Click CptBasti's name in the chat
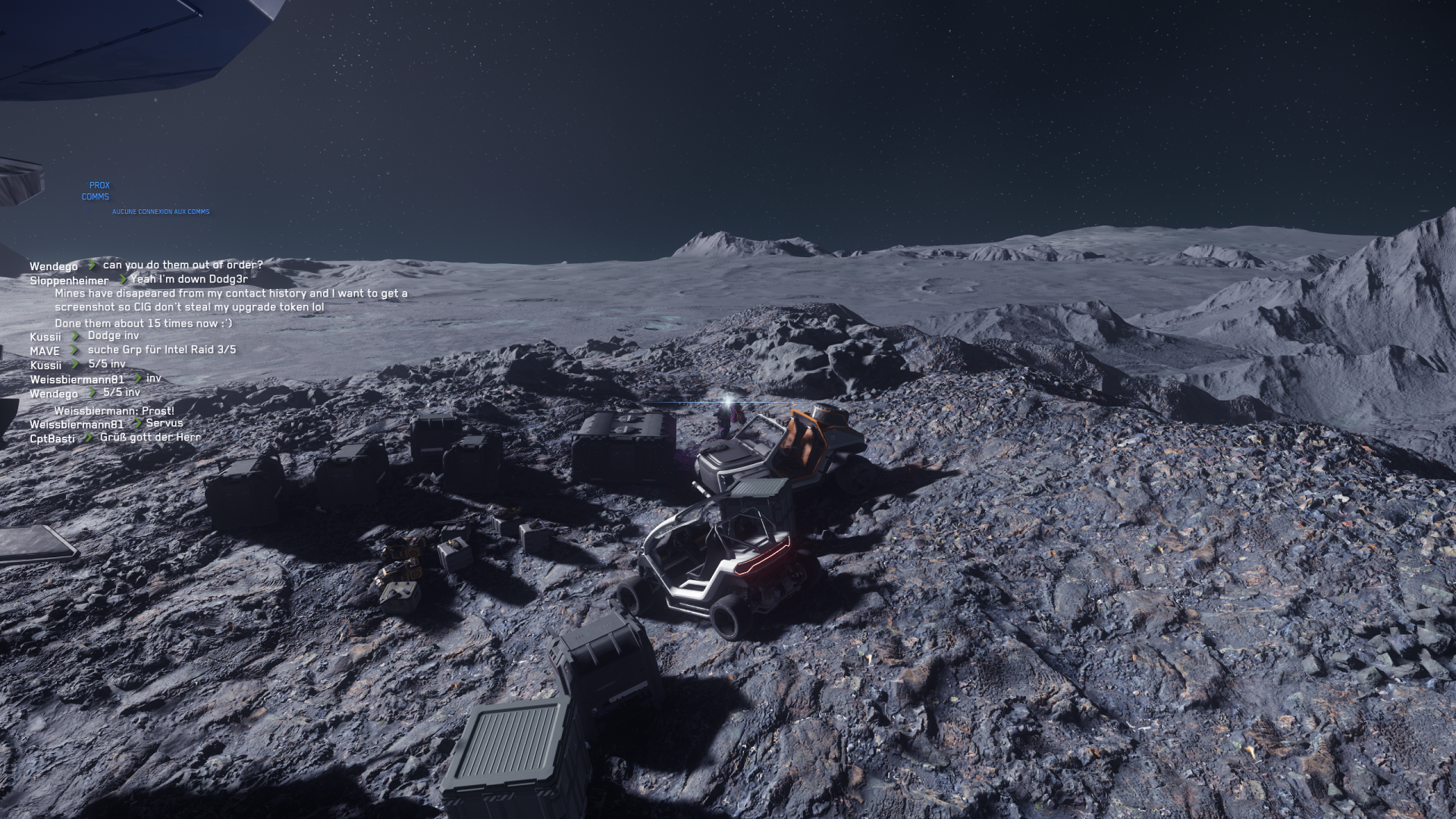 point(52,438)
